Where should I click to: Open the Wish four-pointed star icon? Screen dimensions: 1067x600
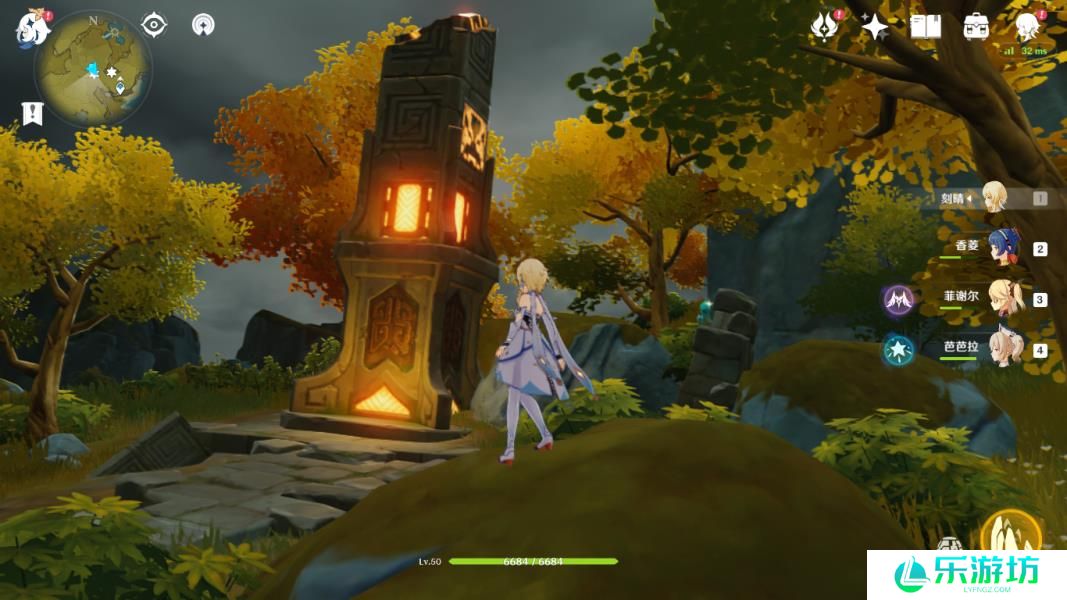tap(875, 27)
